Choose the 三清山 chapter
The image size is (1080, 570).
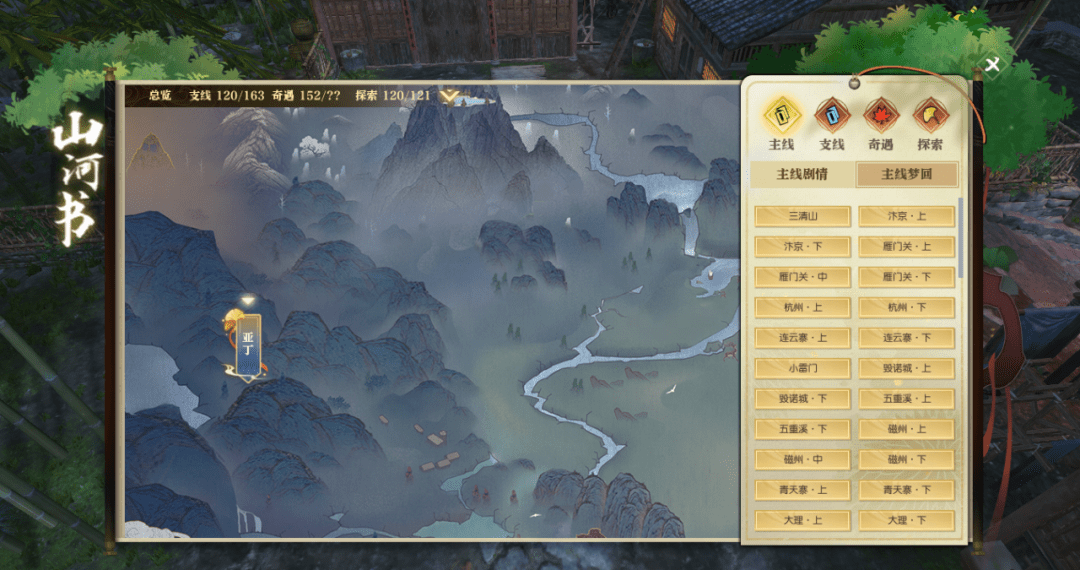tap(802, 216)
